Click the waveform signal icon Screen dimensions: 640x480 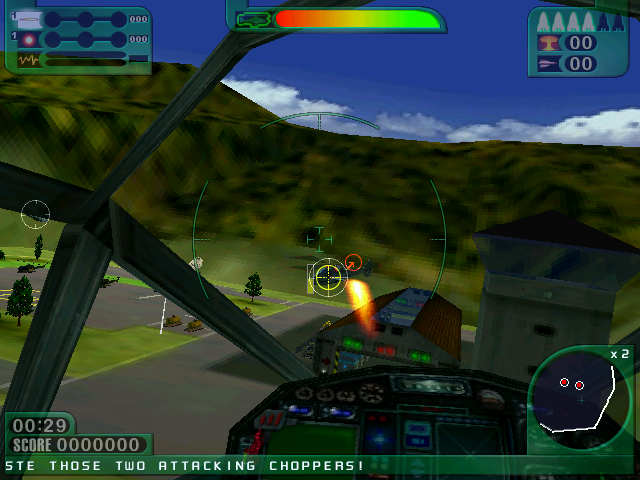click(x=28, y=60)
